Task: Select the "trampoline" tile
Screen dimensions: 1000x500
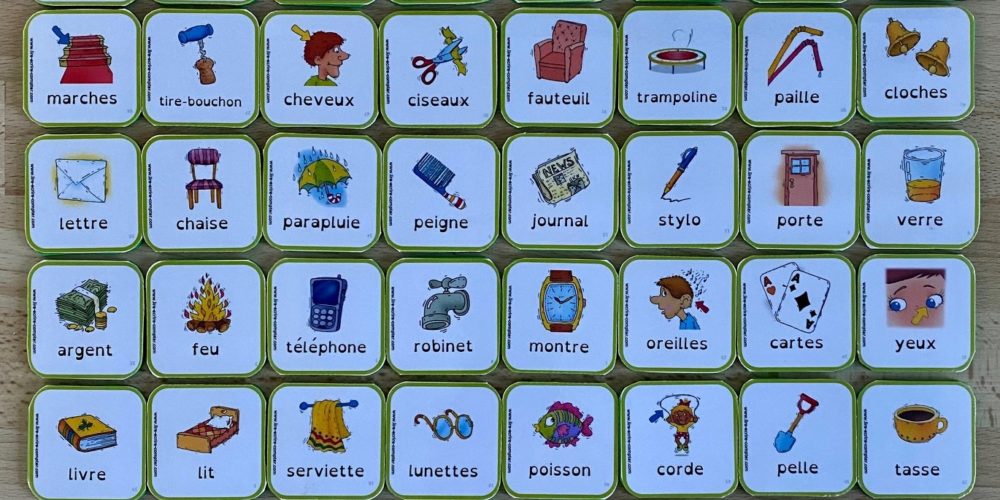Action: pos(677,66)
